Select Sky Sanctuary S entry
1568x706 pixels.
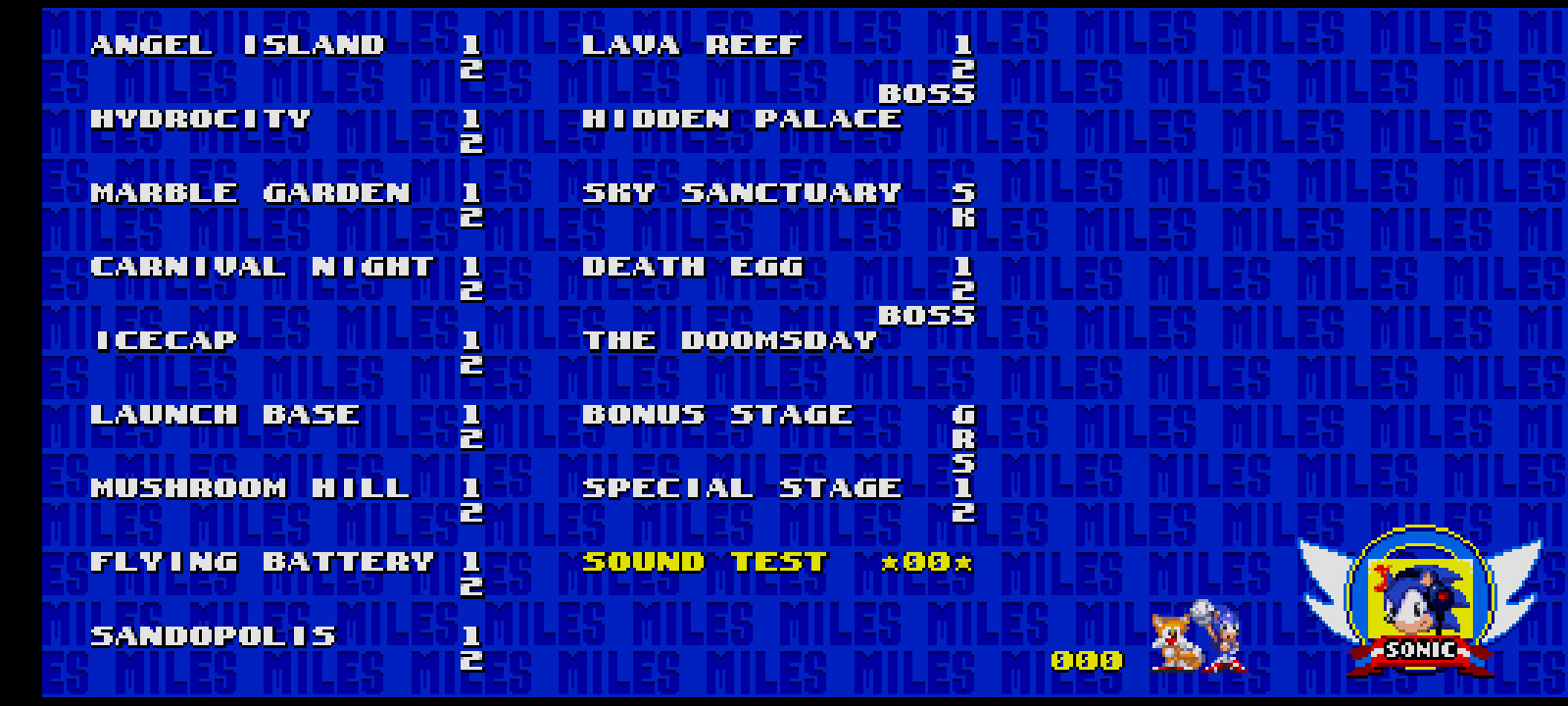[x=963, y=193]
